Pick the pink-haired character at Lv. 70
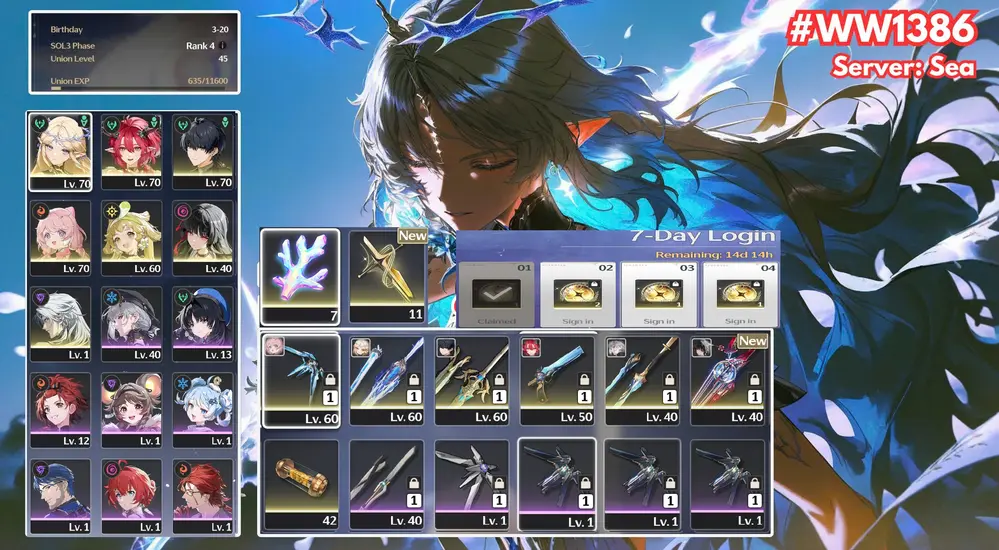 (61, 237)
